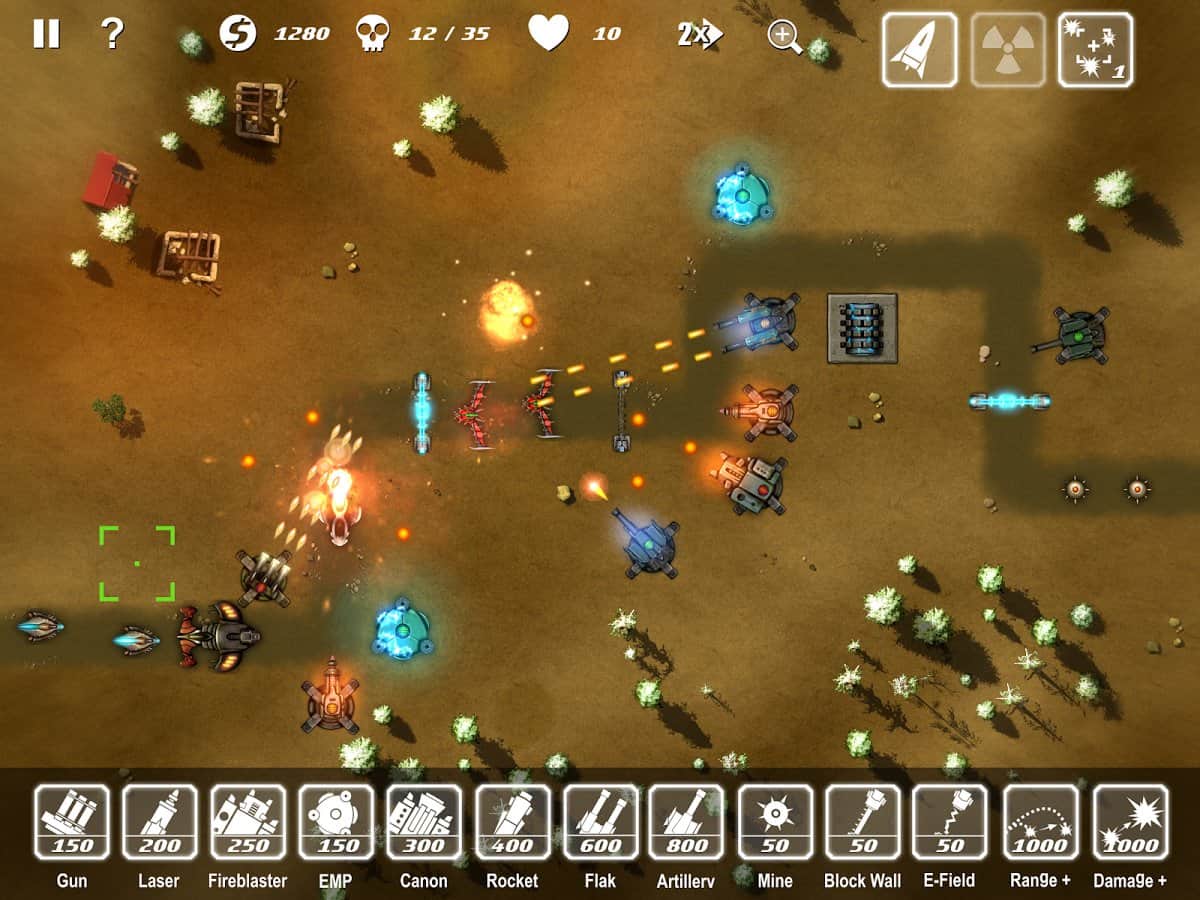The image size is (1200, 900).
Task: Choose the Canon tower for 300
Action: 424,822
